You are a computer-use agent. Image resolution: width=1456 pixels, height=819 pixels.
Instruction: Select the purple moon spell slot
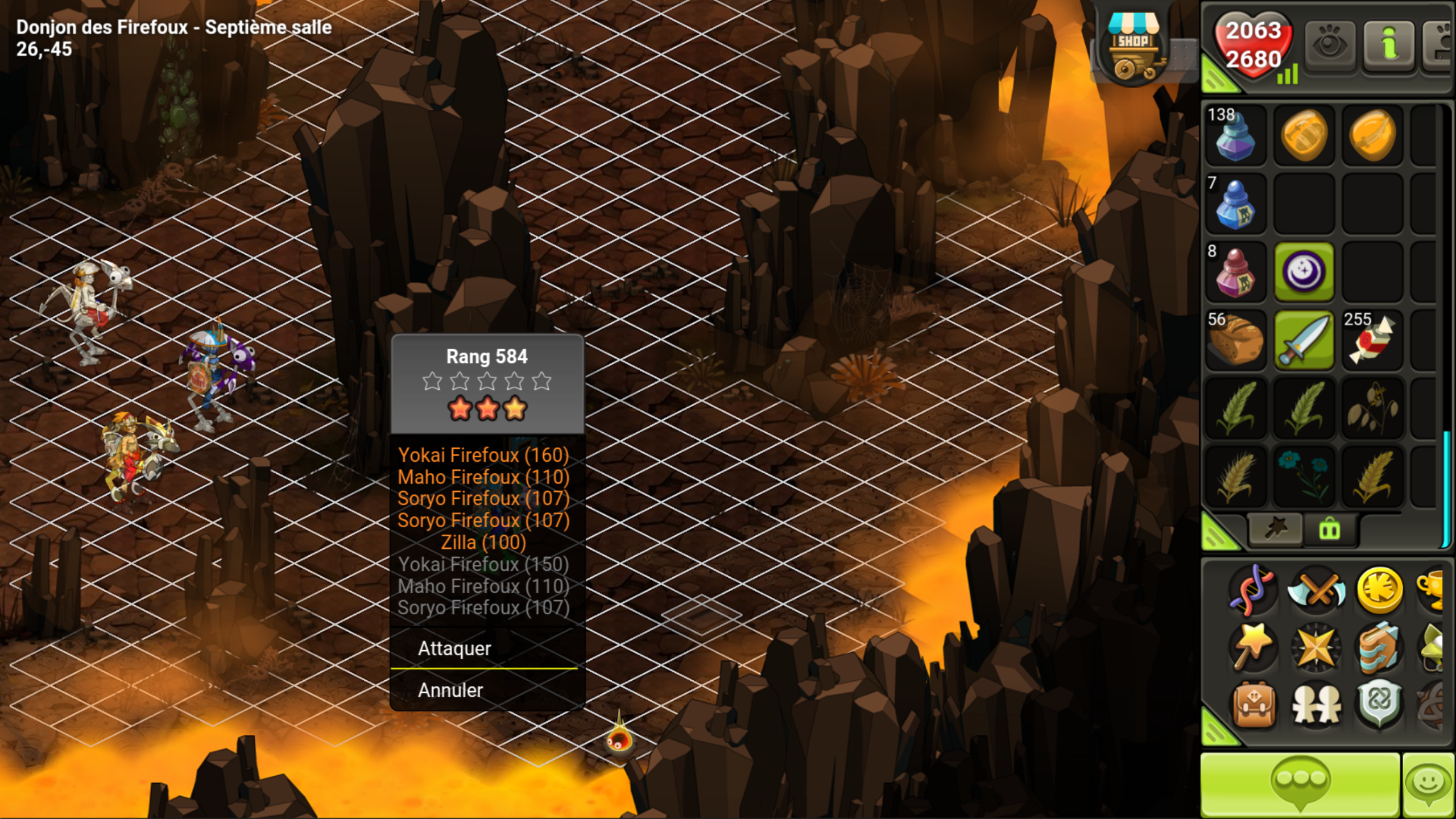[x=1304, y=272]
